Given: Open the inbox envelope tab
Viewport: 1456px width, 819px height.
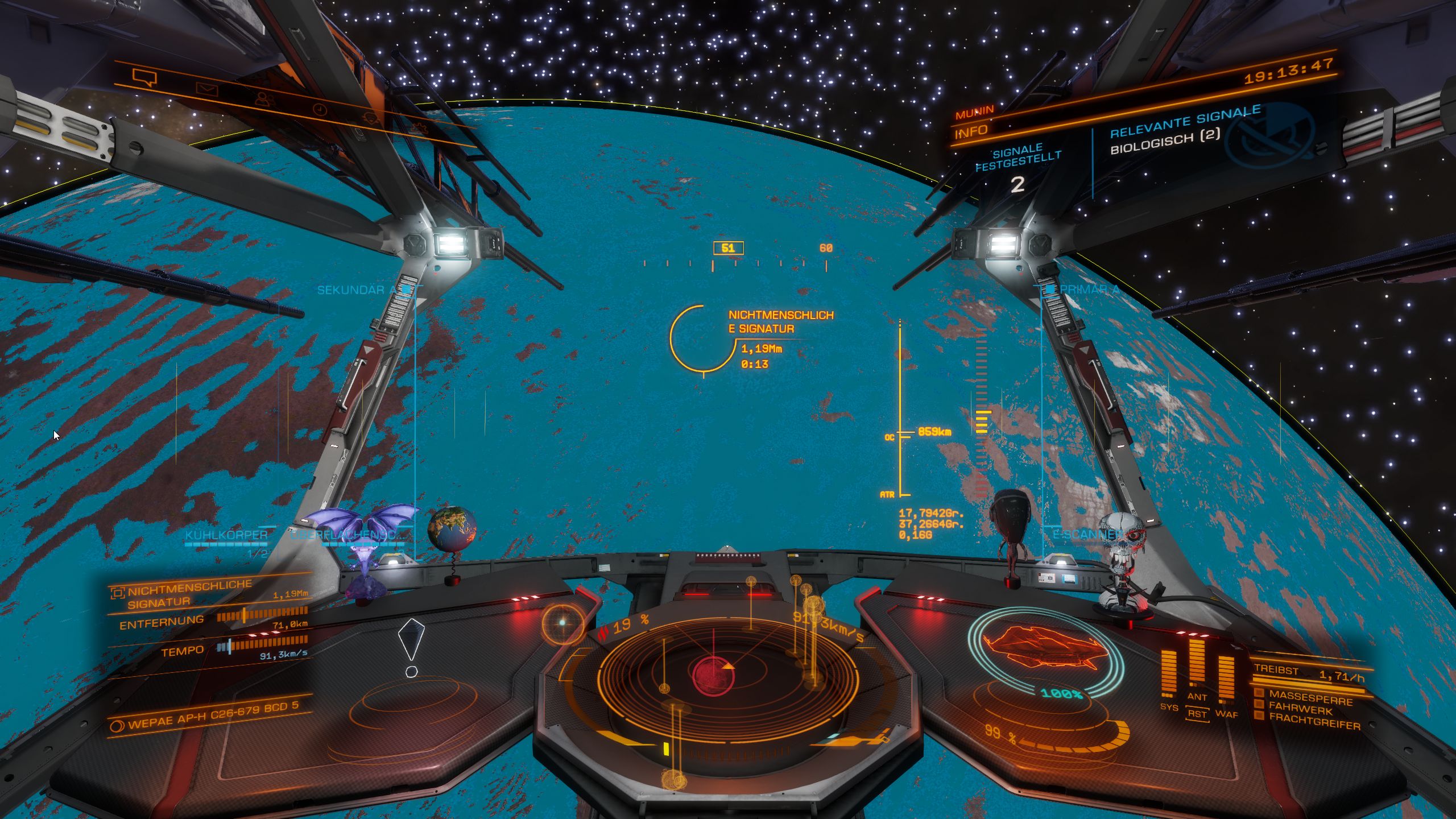Looking at the screenshot, I should tap(207, 89).
